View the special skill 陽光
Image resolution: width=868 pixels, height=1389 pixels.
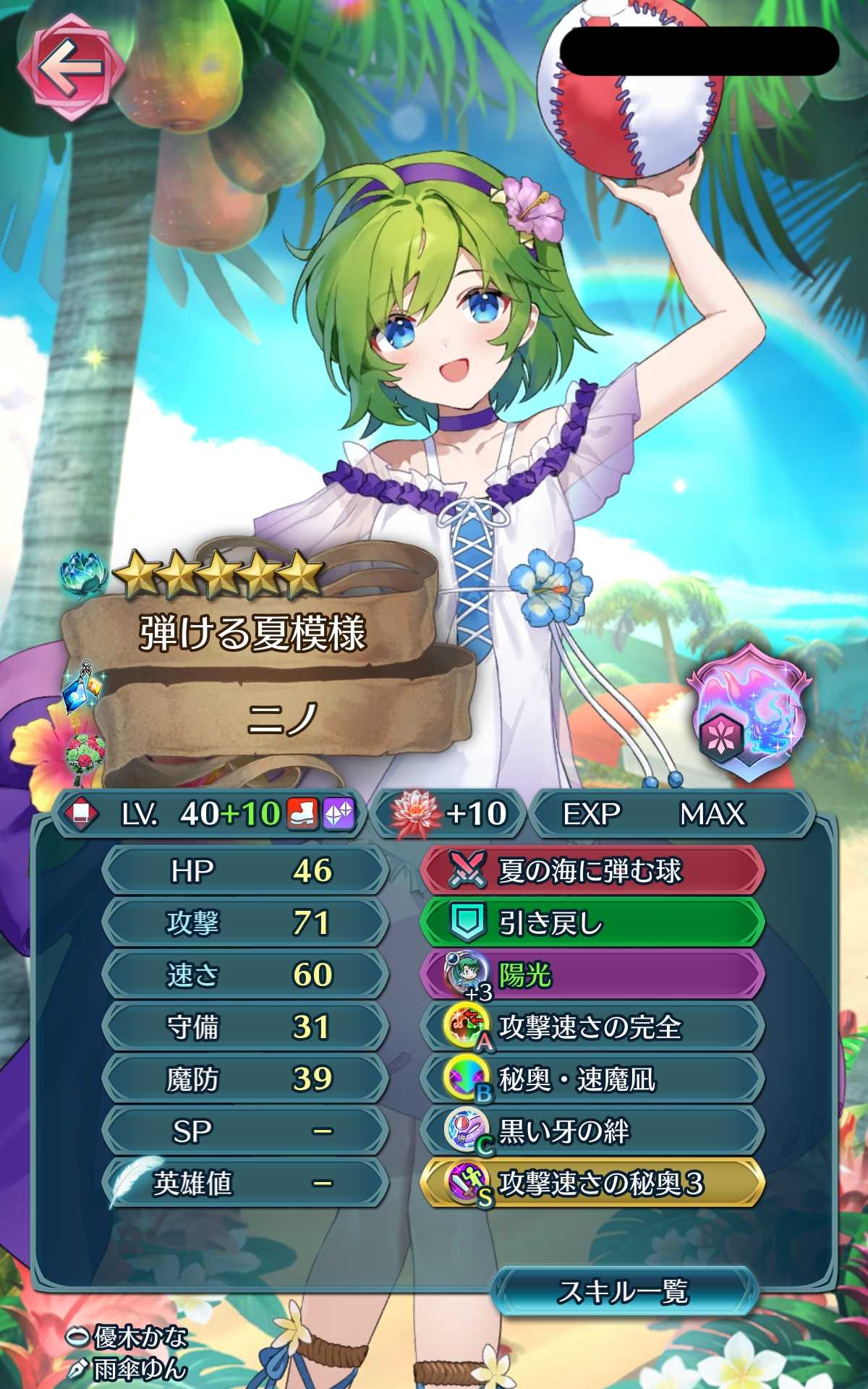click(x=591, y=975)
